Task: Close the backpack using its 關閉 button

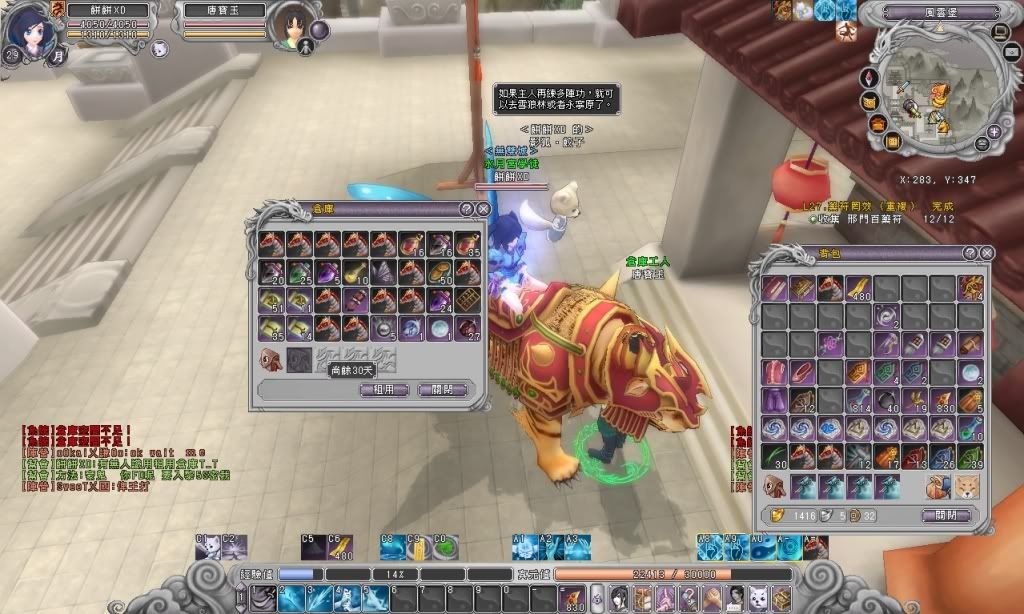Action: (x=945, y=516)
